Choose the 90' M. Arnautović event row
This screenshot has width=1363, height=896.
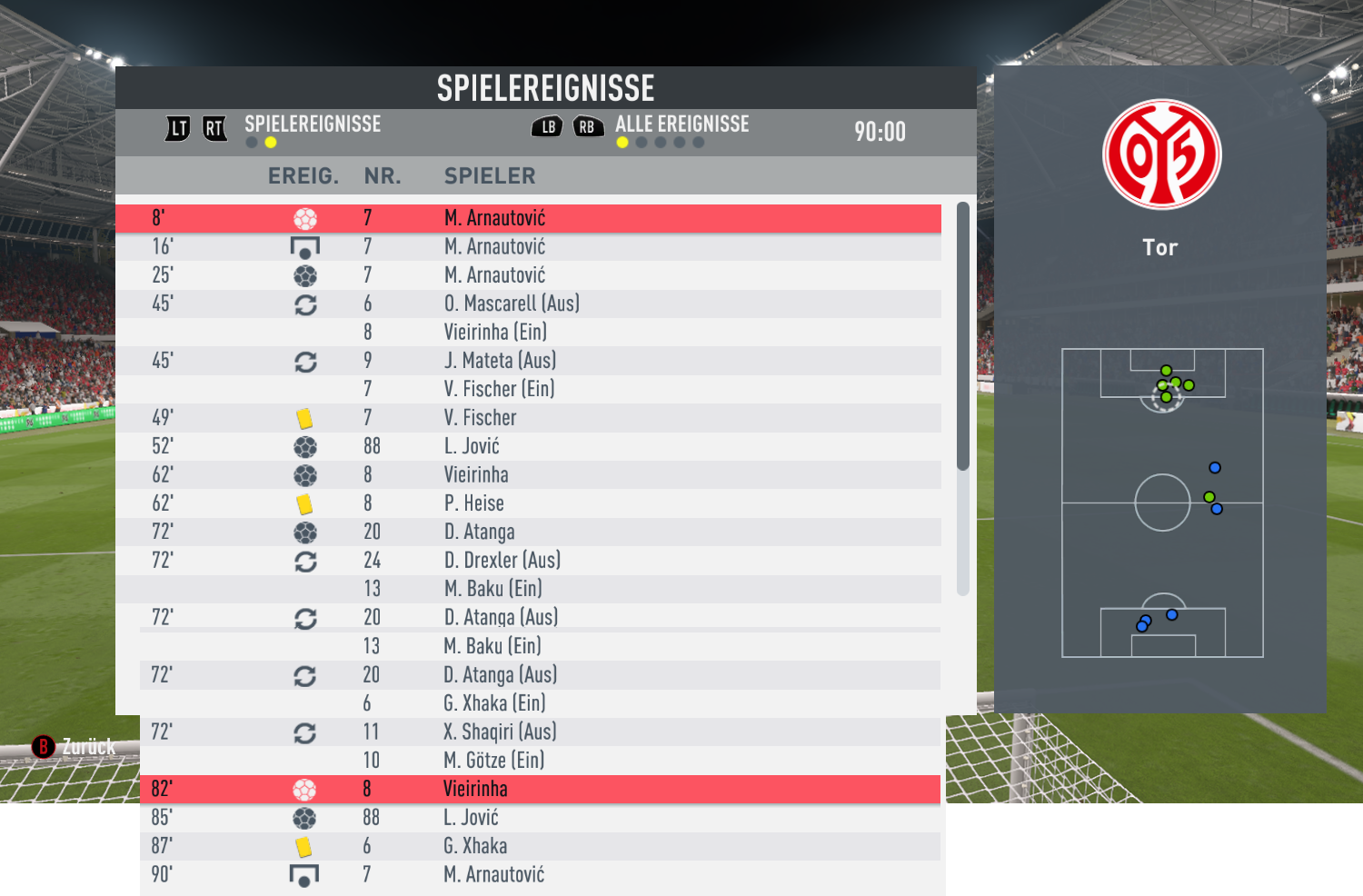(528, 874)
